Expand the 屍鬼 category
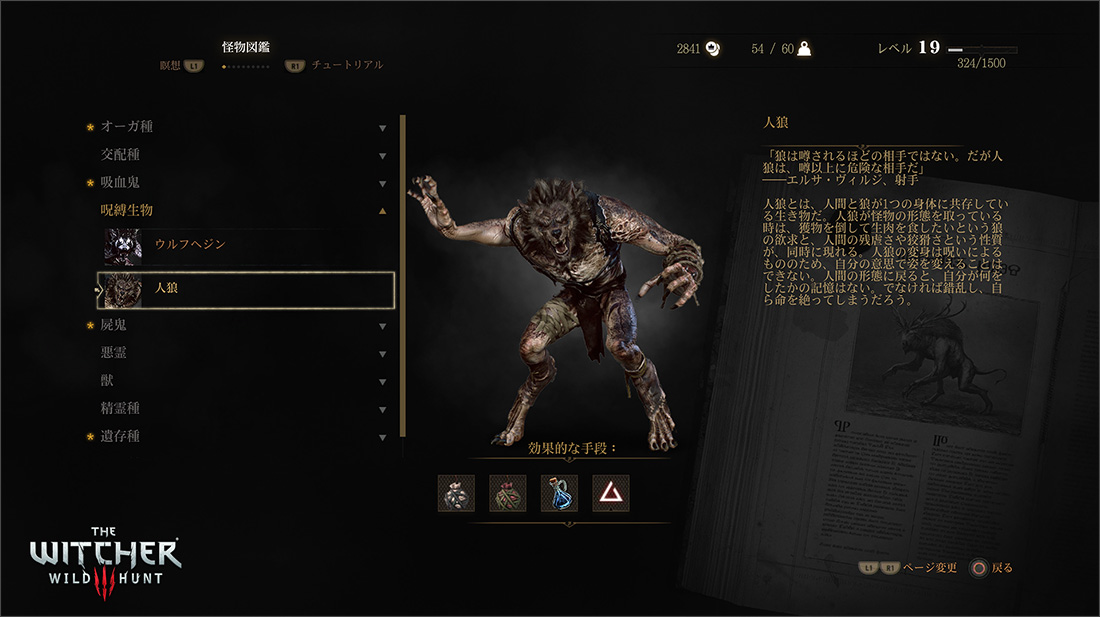 click(x=113, y=325)
